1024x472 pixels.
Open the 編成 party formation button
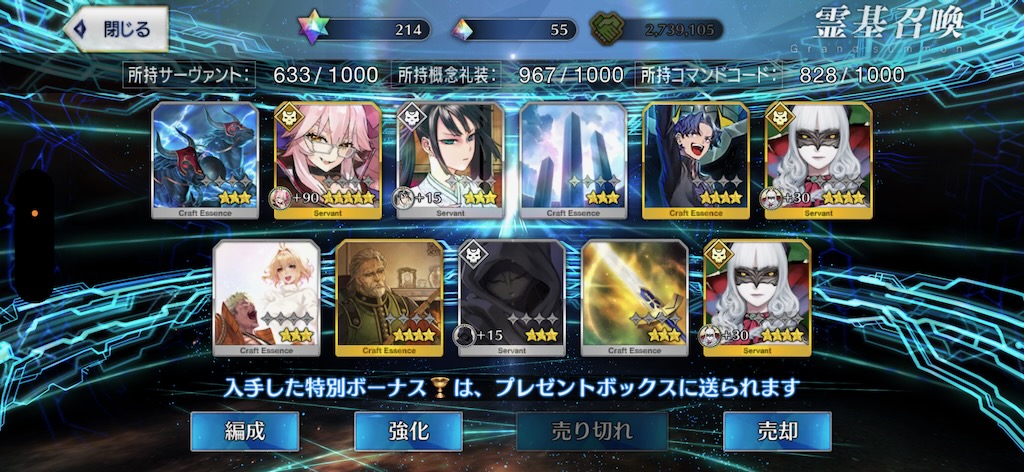click(245, 431)
